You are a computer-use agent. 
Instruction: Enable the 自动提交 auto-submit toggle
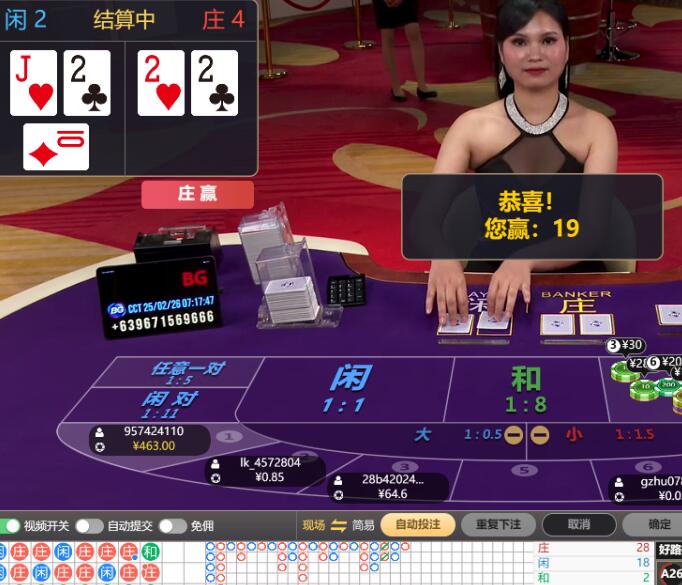coord(89,526)
